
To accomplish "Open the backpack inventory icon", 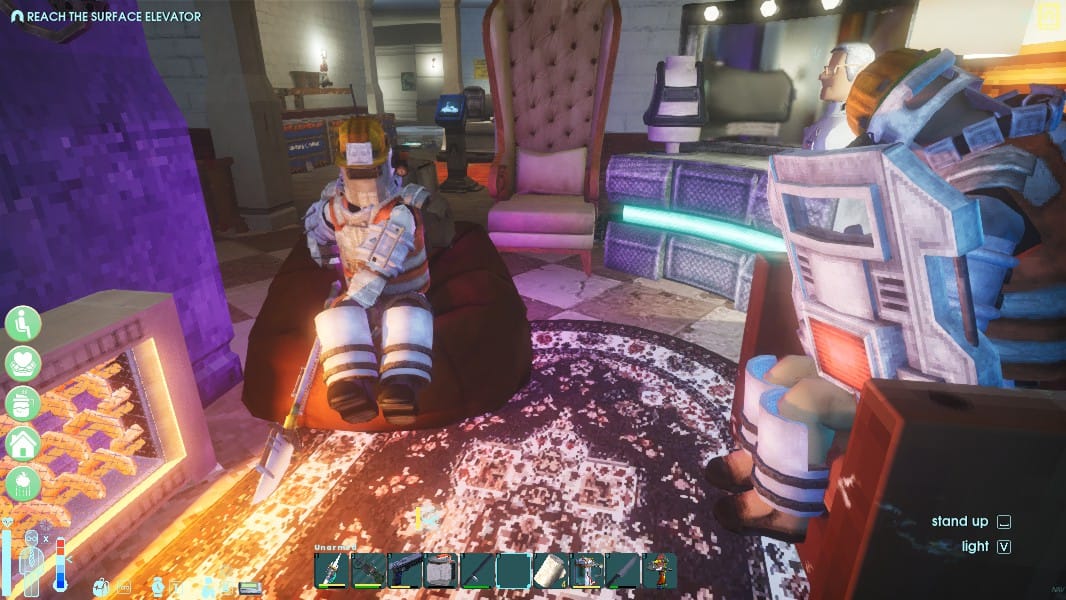I will [102, 587].
